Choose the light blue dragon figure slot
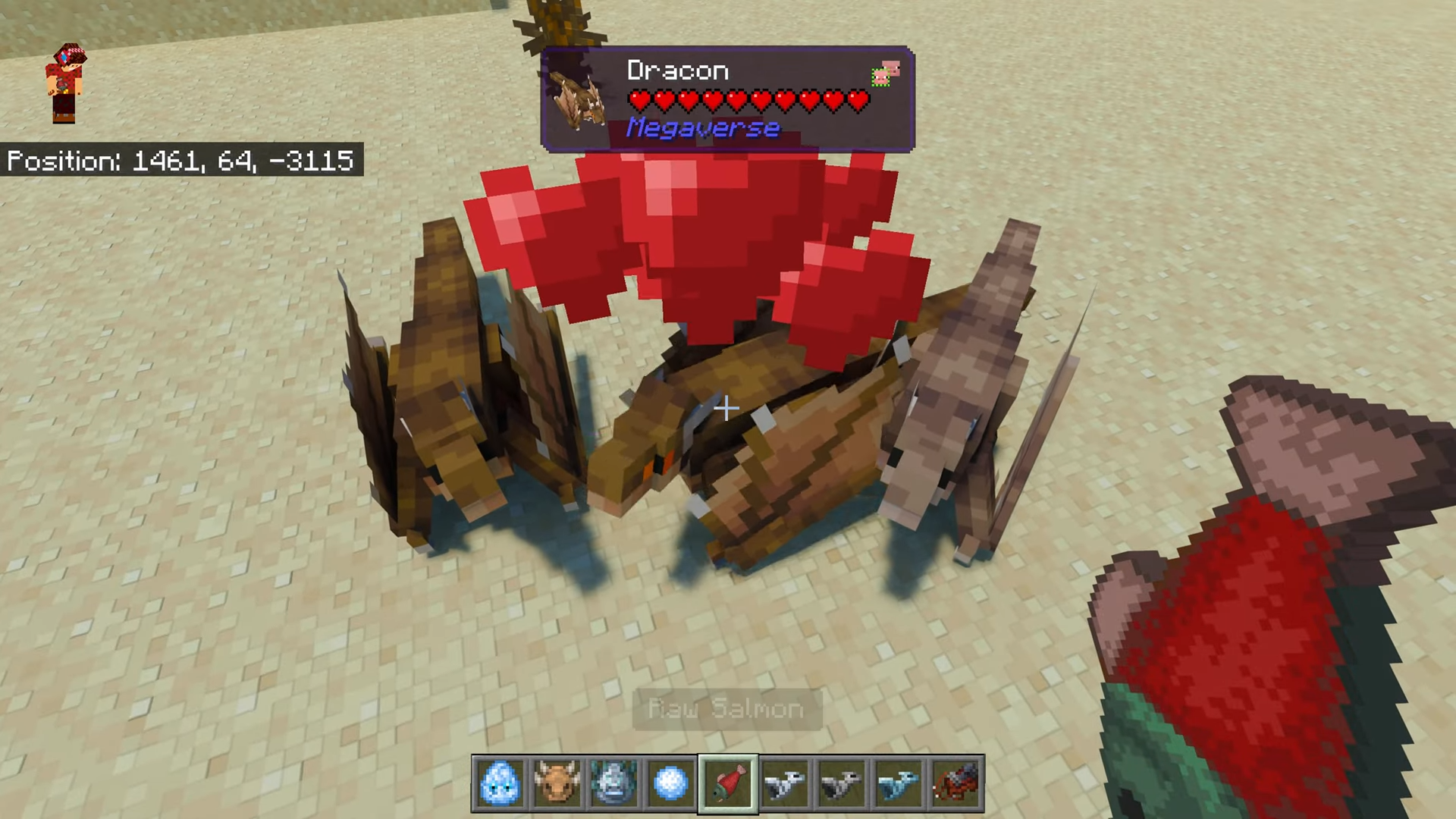This screenshot has height=819, width=1456. coord(899,783)
